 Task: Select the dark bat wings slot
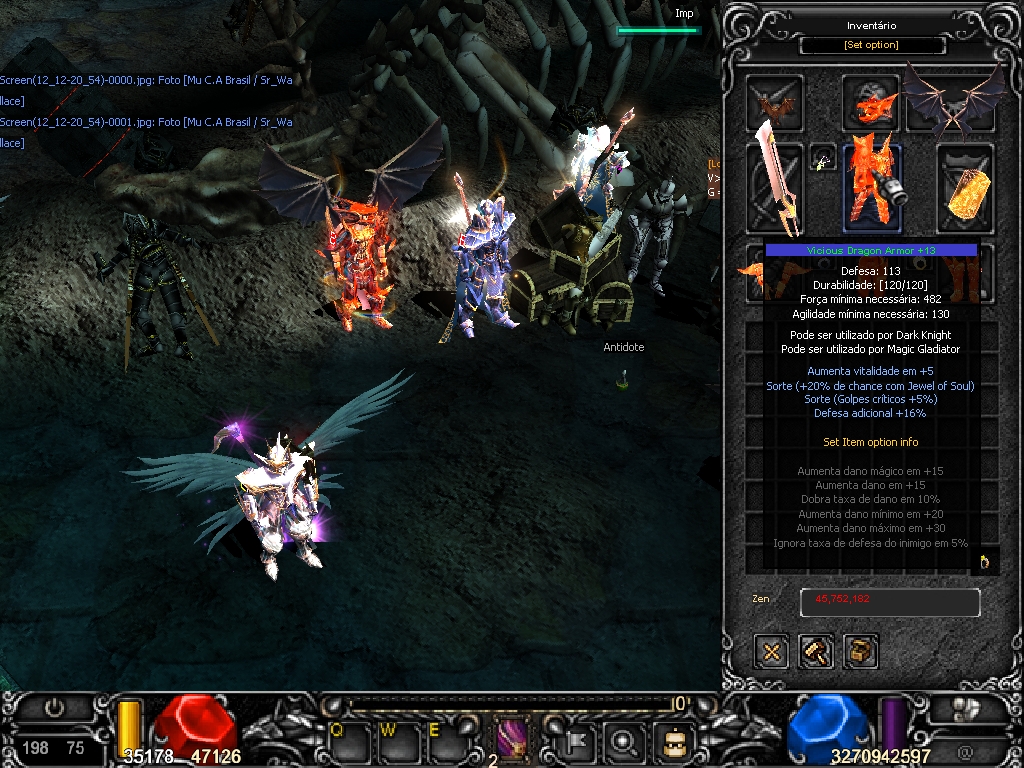pyautogui.click(x=954, y=98)
